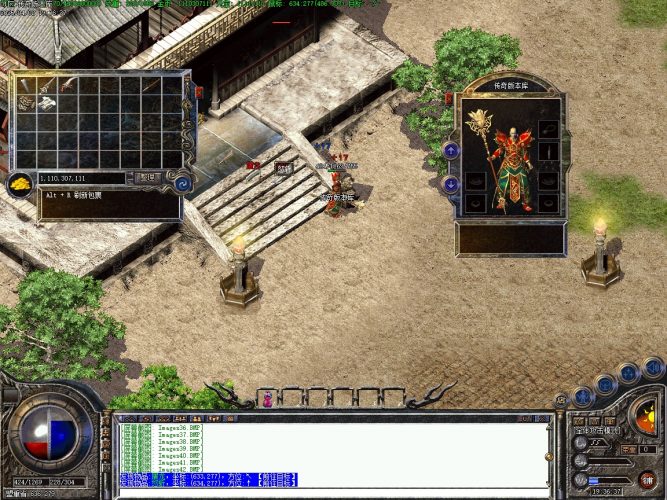Pick the sword in the second bag slot
Image resolution: width=667 pixels, height=500 pixels.
pyautogui.click(x=47, y=84)
